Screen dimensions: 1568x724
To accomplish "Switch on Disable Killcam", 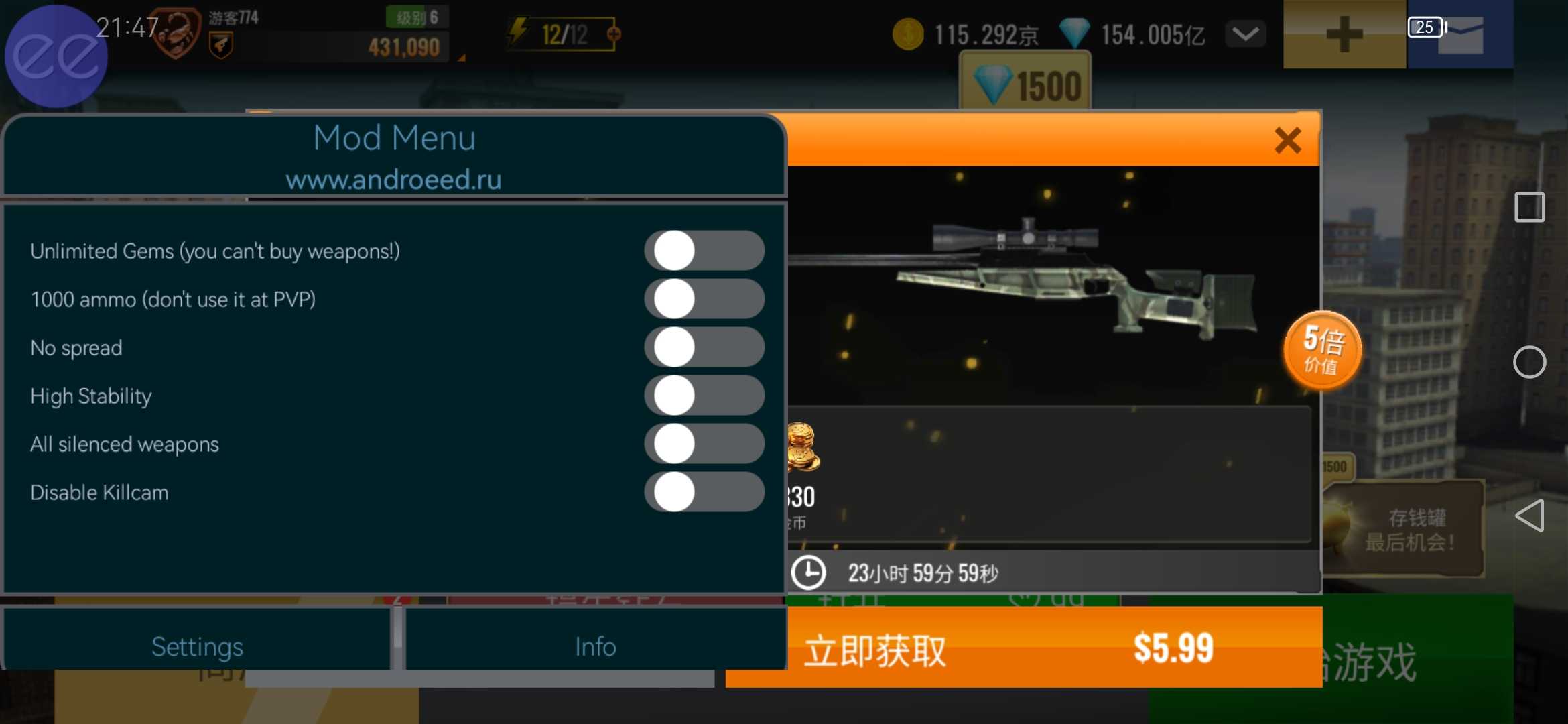I will click(704, 492).
